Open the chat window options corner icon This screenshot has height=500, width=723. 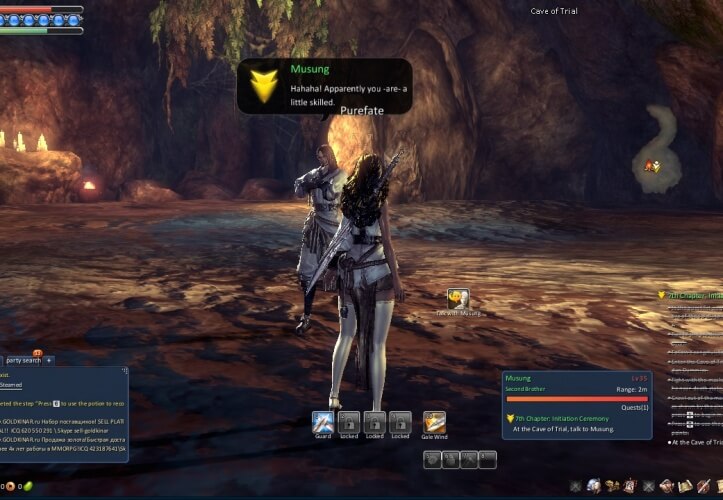coord(125,370)
